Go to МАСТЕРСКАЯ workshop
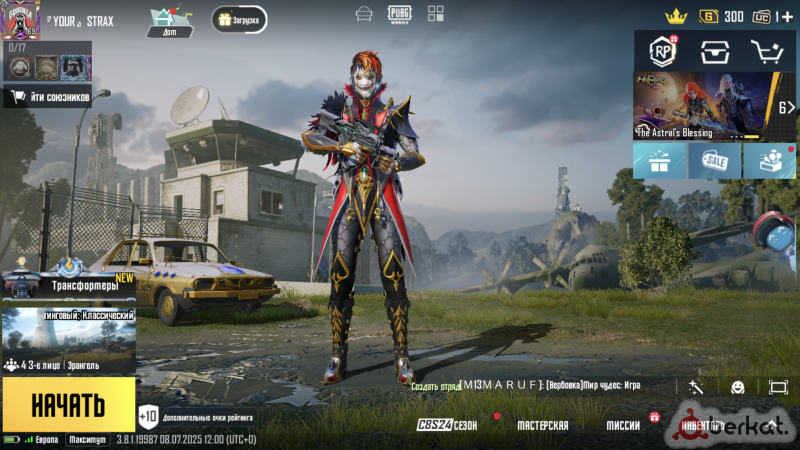800x450 pixels. click(x=542, y=425)
